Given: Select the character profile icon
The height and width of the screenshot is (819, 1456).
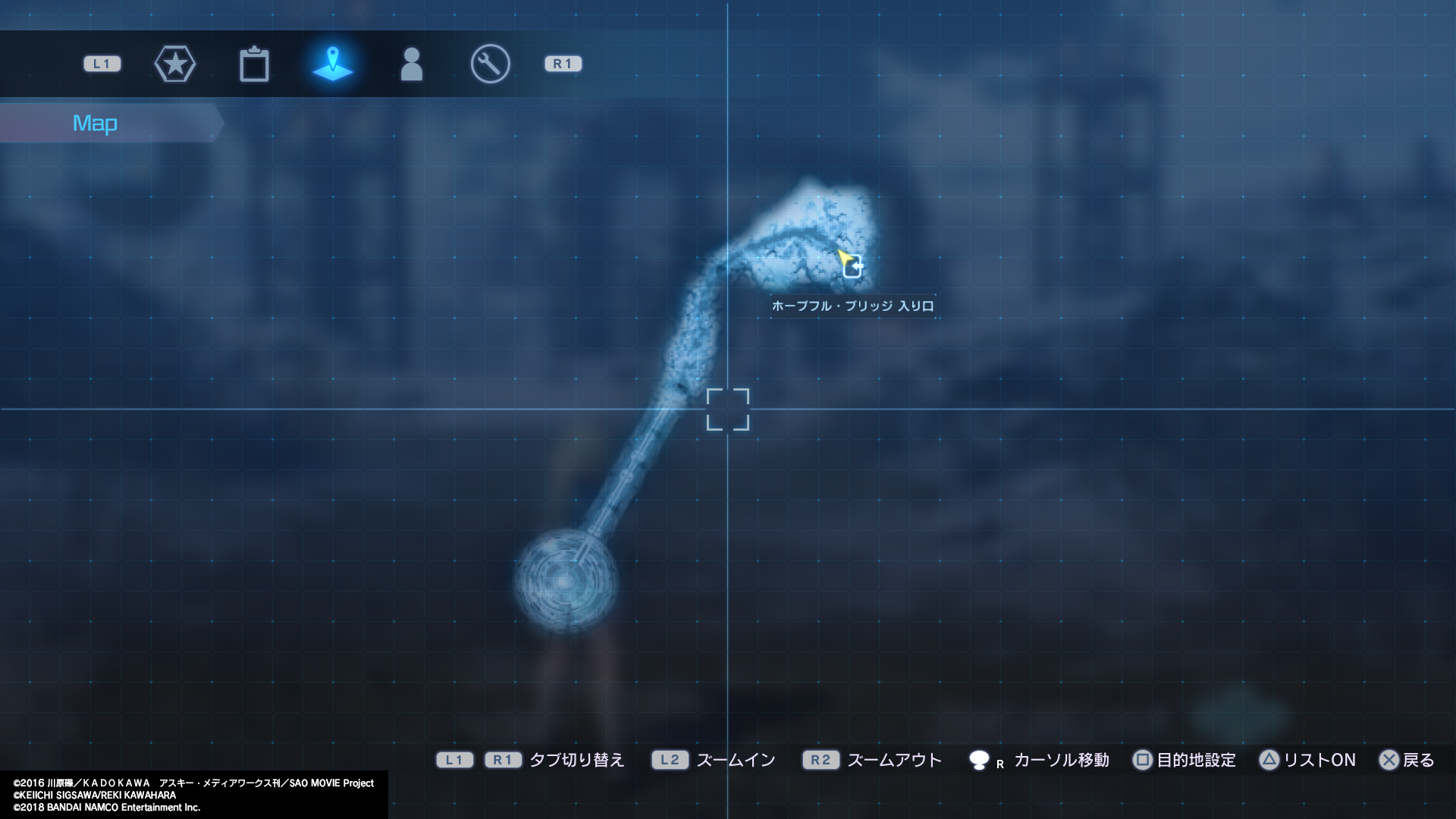Looking at the screenshot, I should 412,64.
